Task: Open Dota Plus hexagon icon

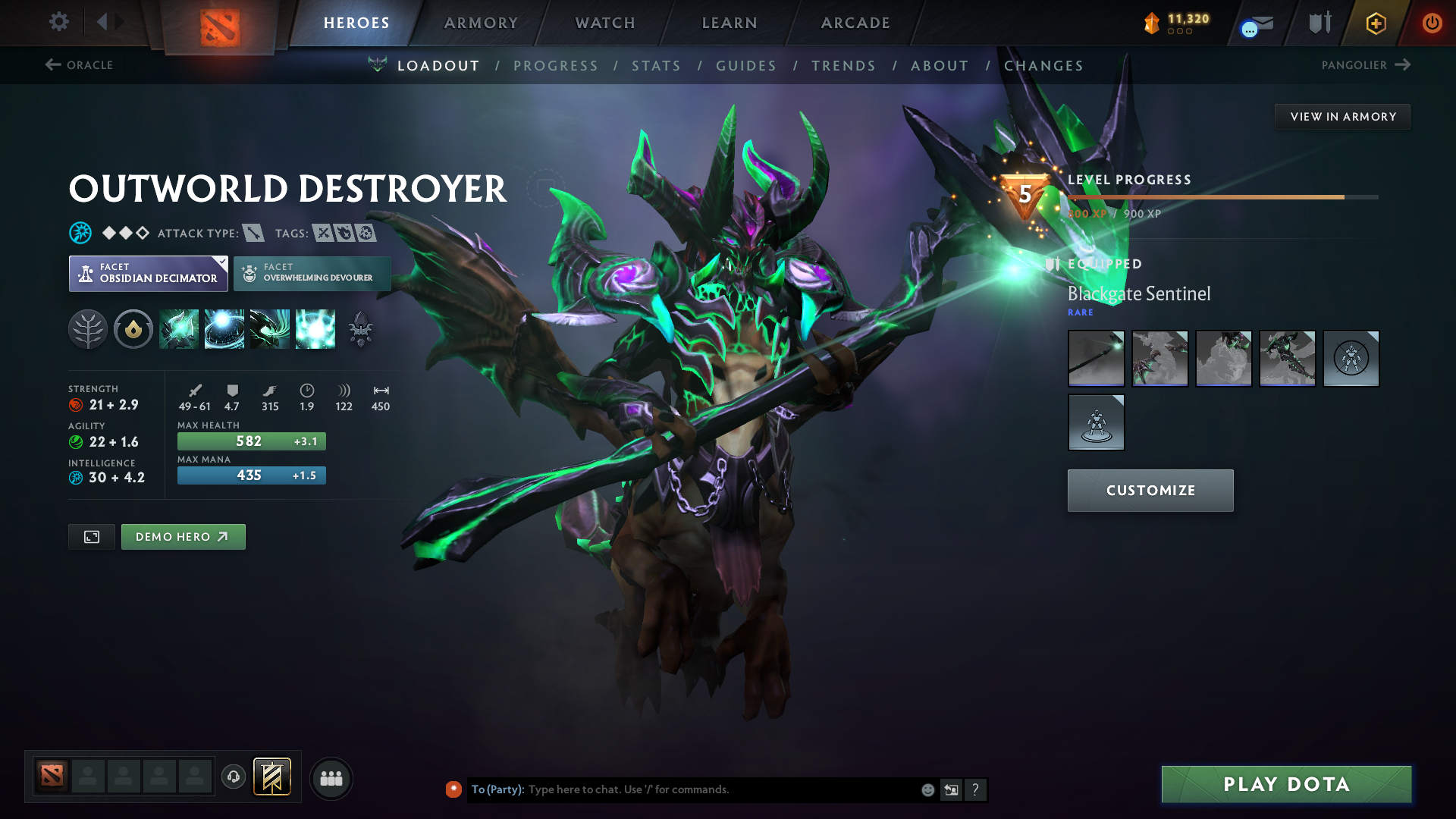Action: (x=1375, y=23)
